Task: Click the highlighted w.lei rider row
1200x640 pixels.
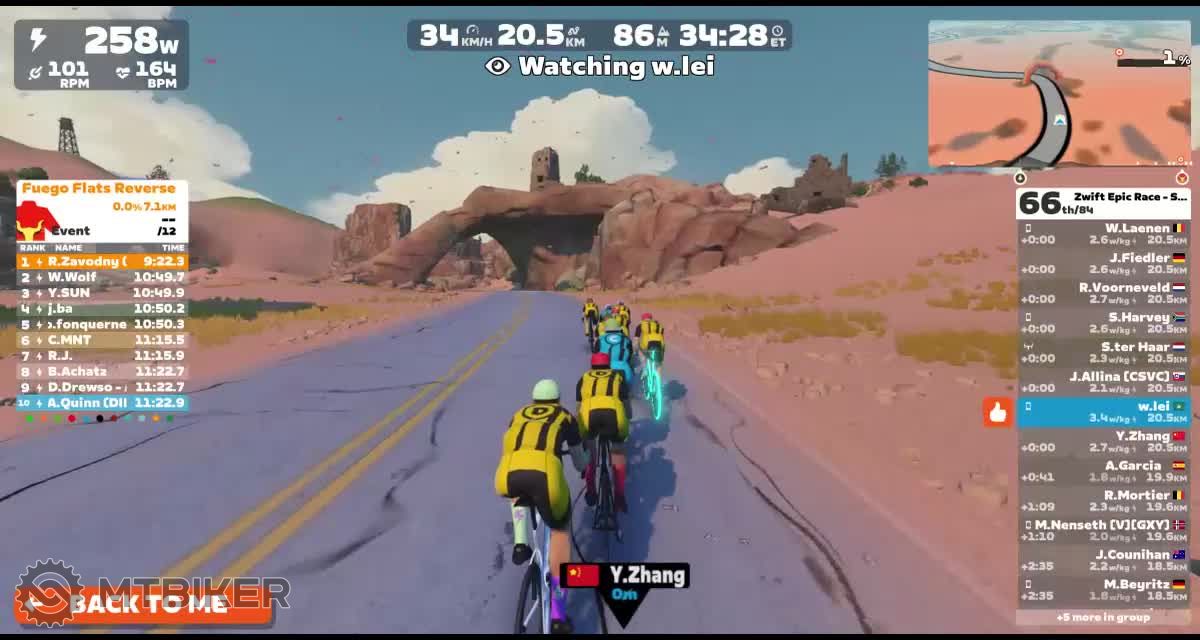Action: tap(1102, 411)
